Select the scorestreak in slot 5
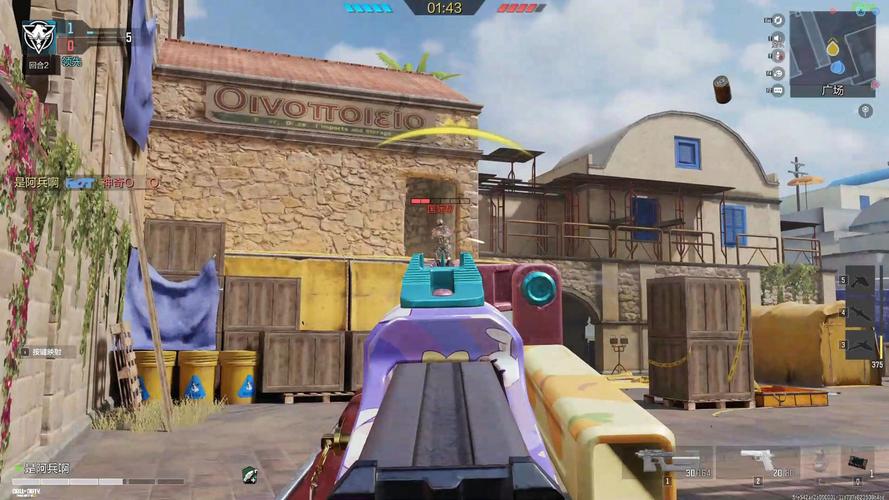Screen dimensions: 889x500 pos(861,280)
